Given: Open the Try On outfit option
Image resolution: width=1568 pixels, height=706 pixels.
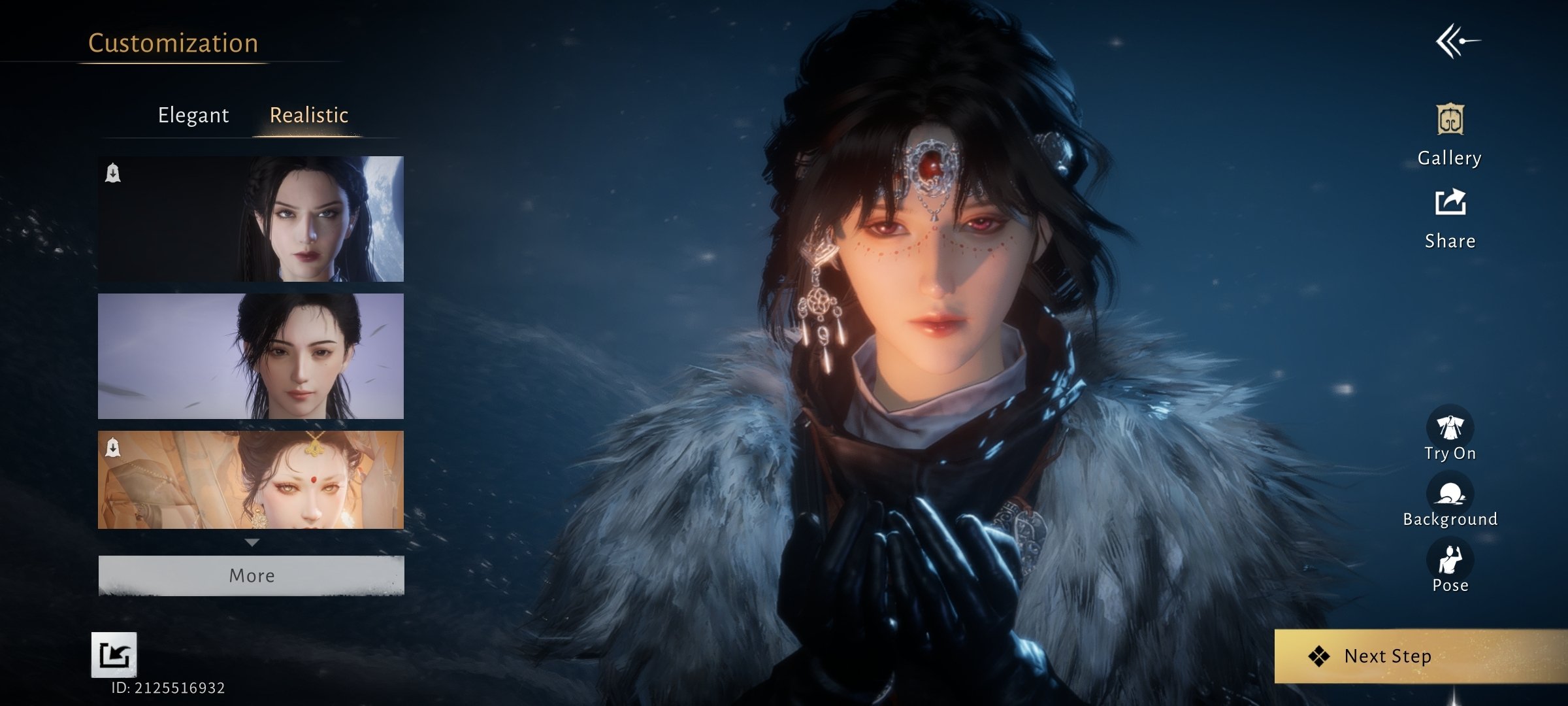Looking at the screenshot, I should (1450, 434).
